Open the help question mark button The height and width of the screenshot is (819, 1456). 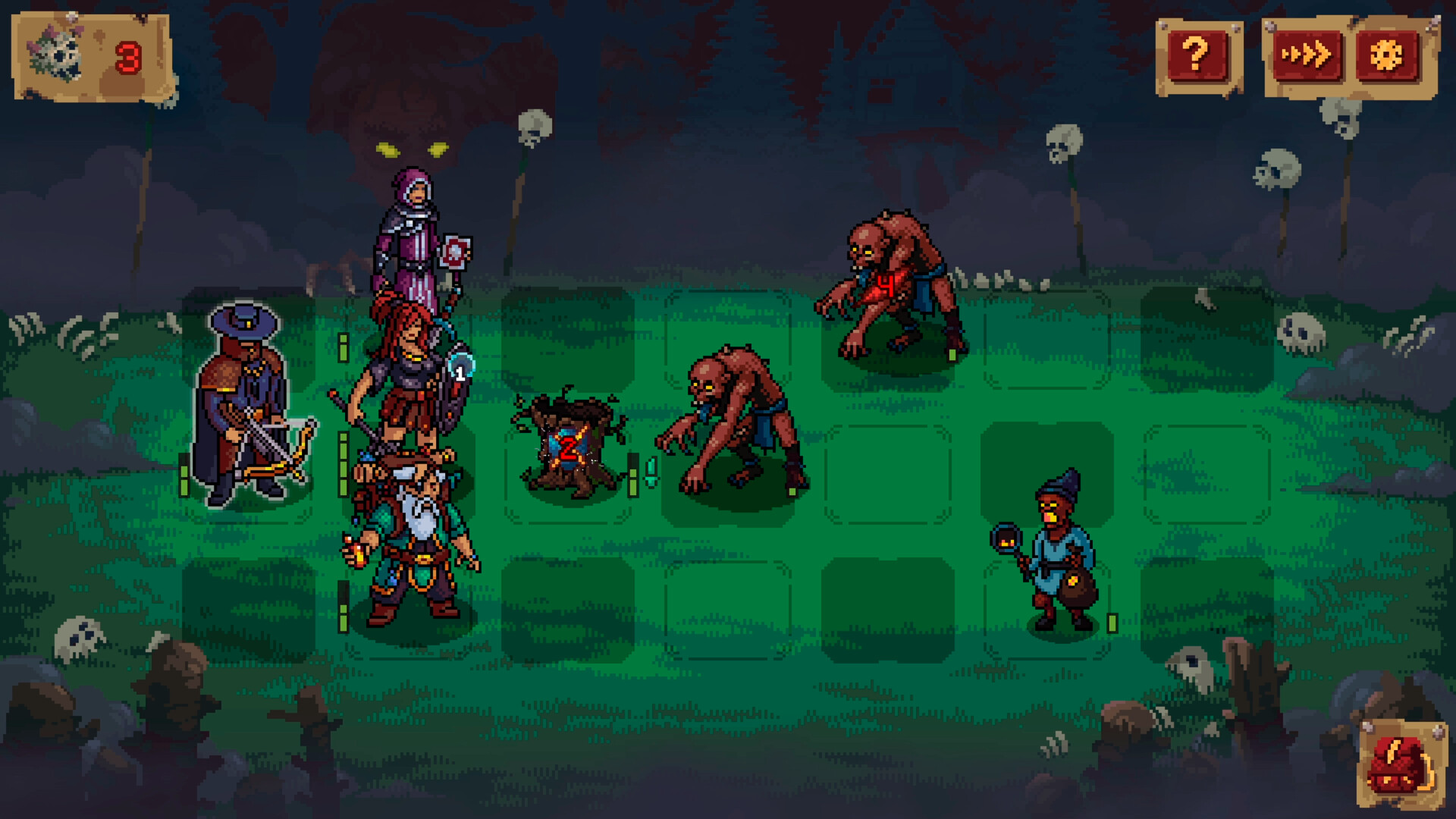(x=1196, y=54)
